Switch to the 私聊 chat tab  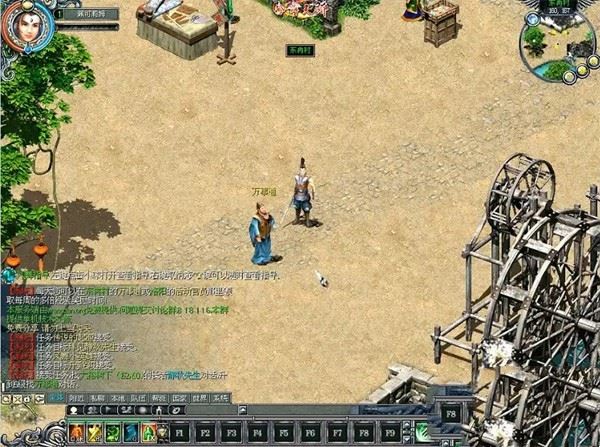coord(97,397)
